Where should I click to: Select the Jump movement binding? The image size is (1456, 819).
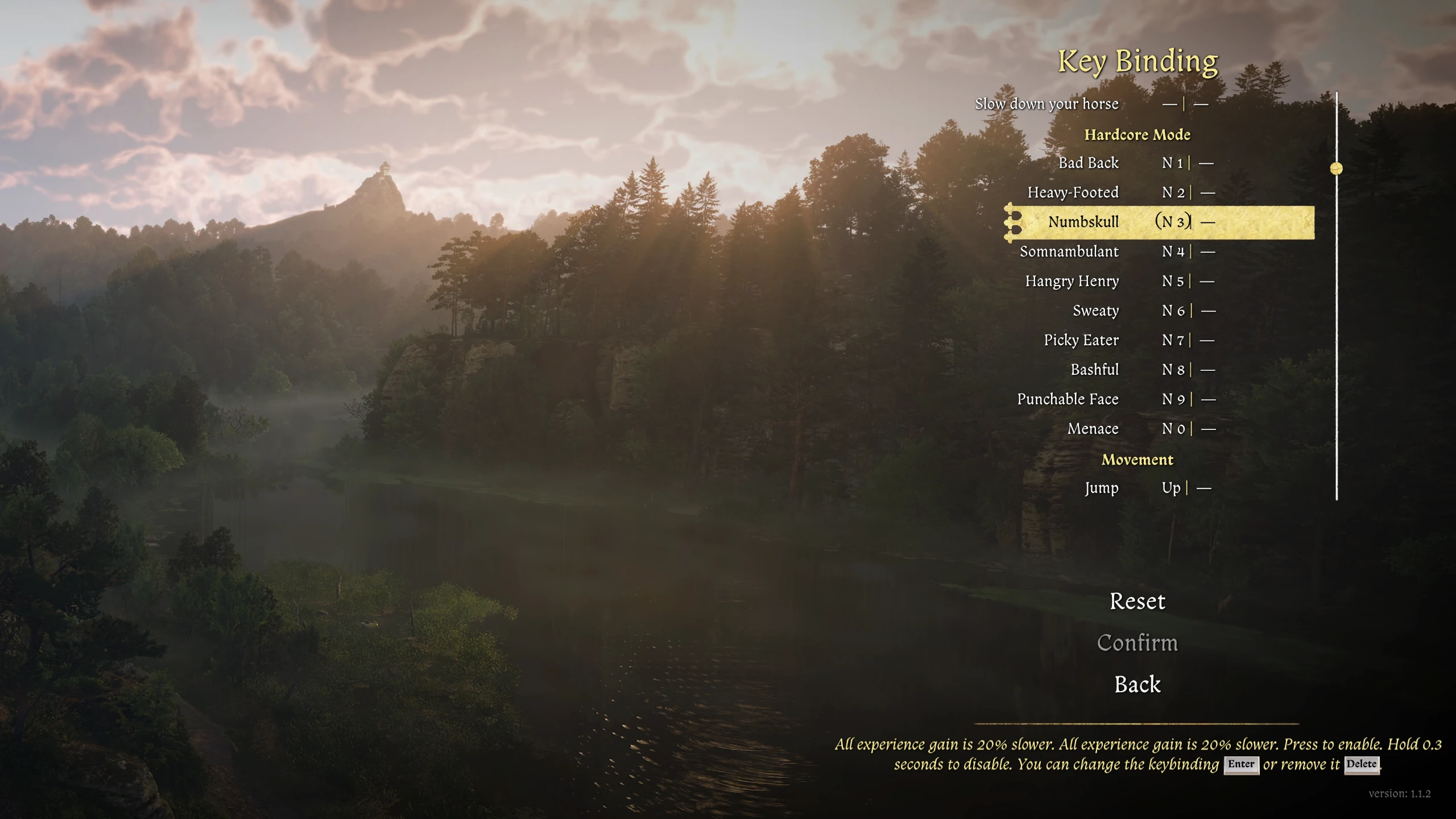point(1101,488)
